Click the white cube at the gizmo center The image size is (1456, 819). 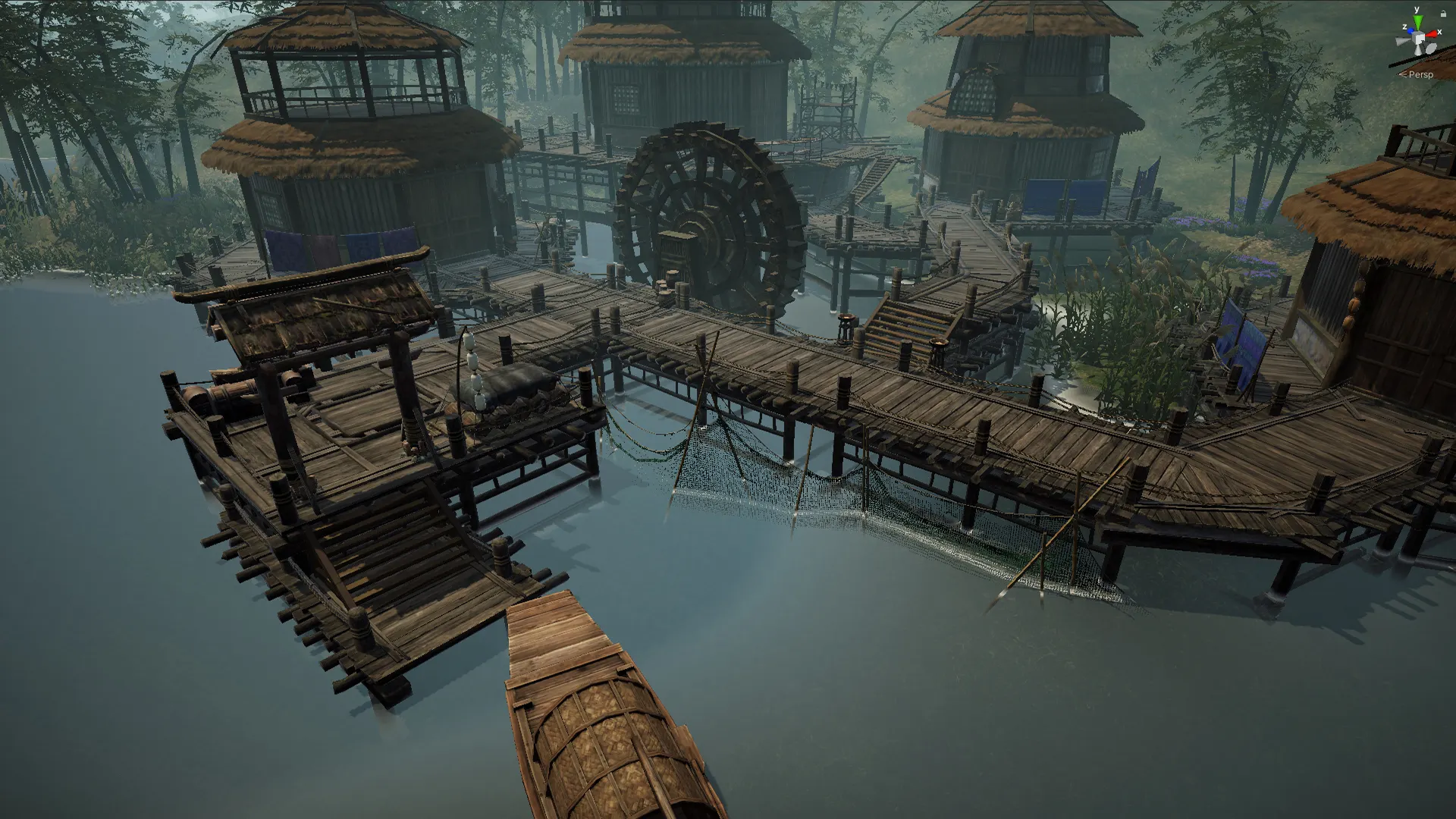pyautogui.click(x=1419, y=39)
